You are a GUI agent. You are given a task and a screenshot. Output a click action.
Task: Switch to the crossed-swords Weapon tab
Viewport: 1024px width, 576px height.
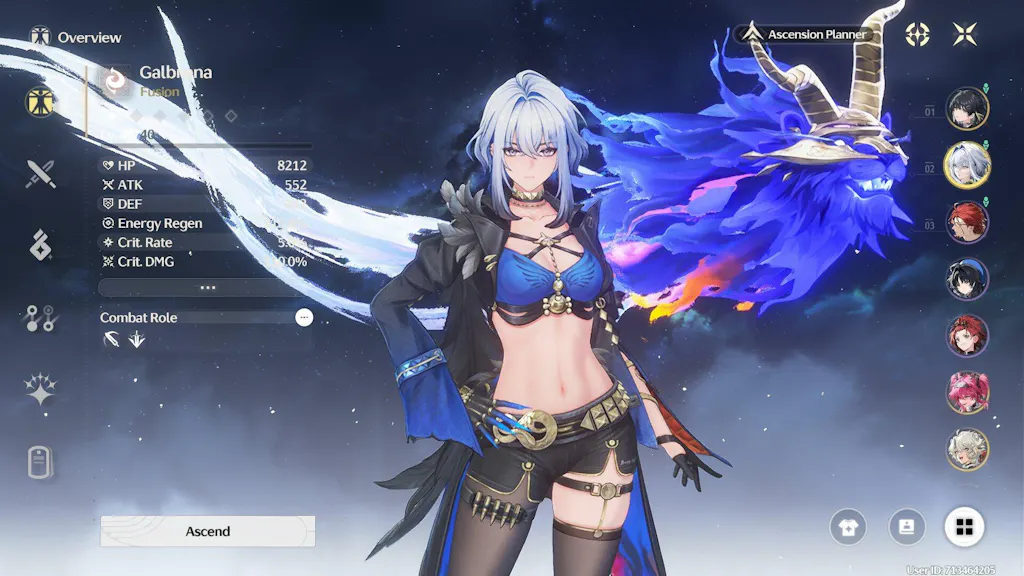click(41, 174)
